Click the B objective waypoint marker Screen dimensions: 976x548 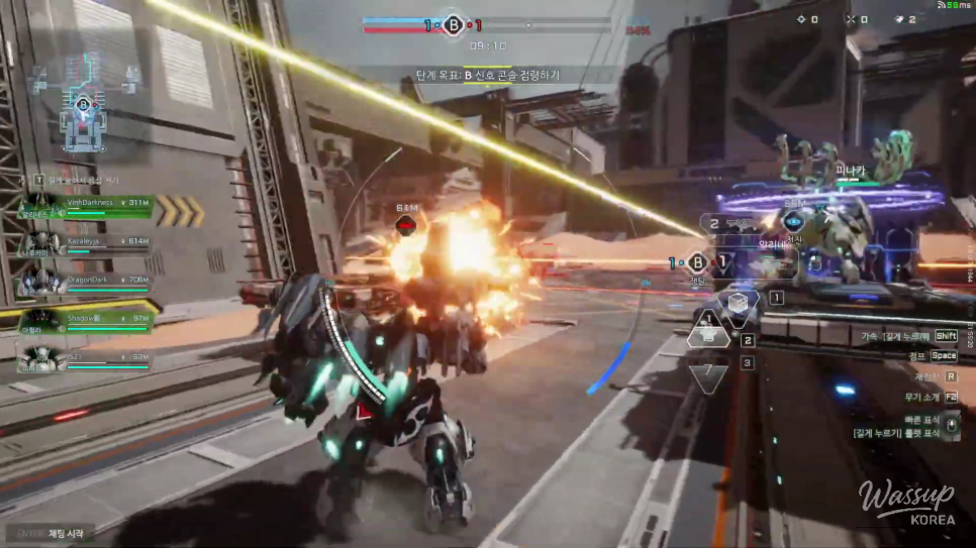698,263
